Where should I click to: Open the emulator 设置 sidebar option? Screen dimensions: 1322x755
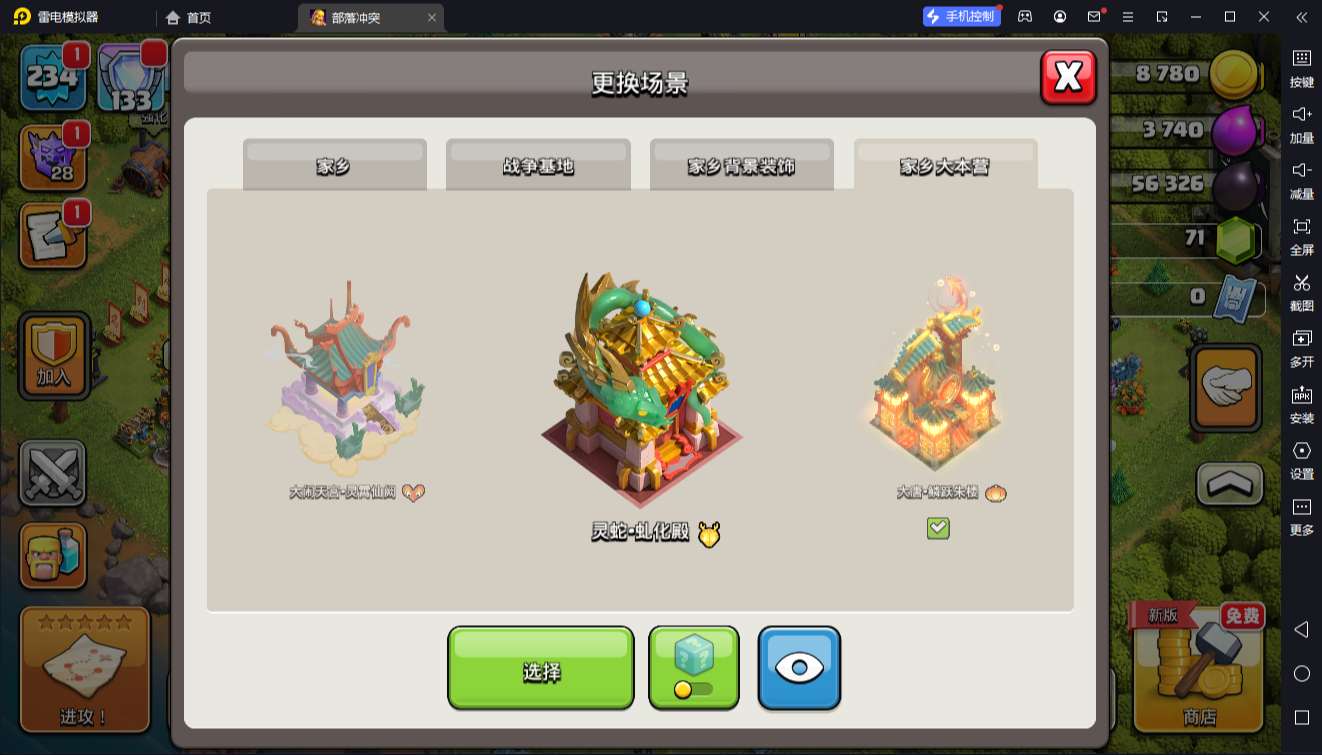pyautogui.click(x=1301, y=460)
